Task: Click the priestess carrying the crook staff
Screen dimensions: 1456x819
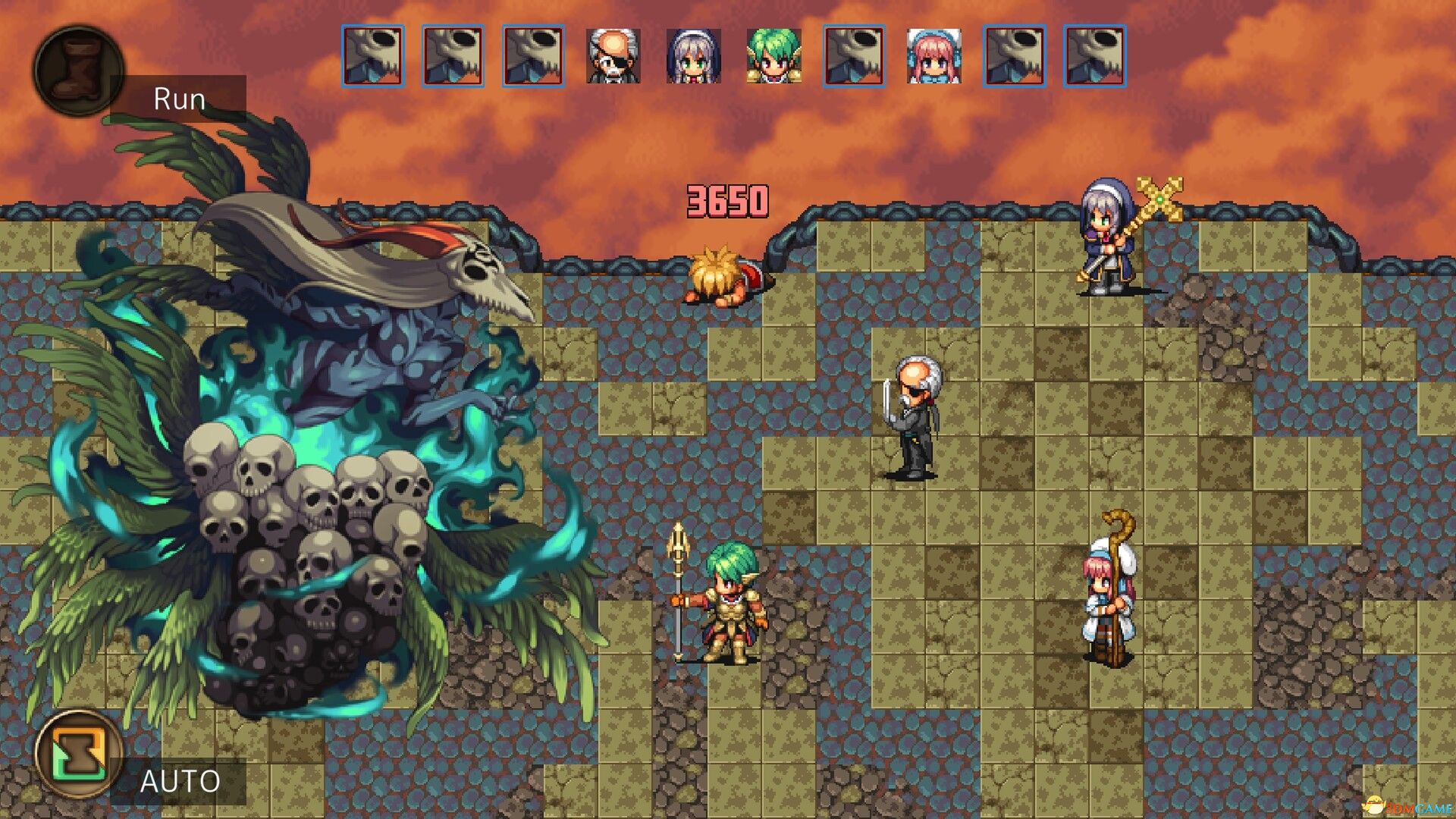Action: point(1107,607)
